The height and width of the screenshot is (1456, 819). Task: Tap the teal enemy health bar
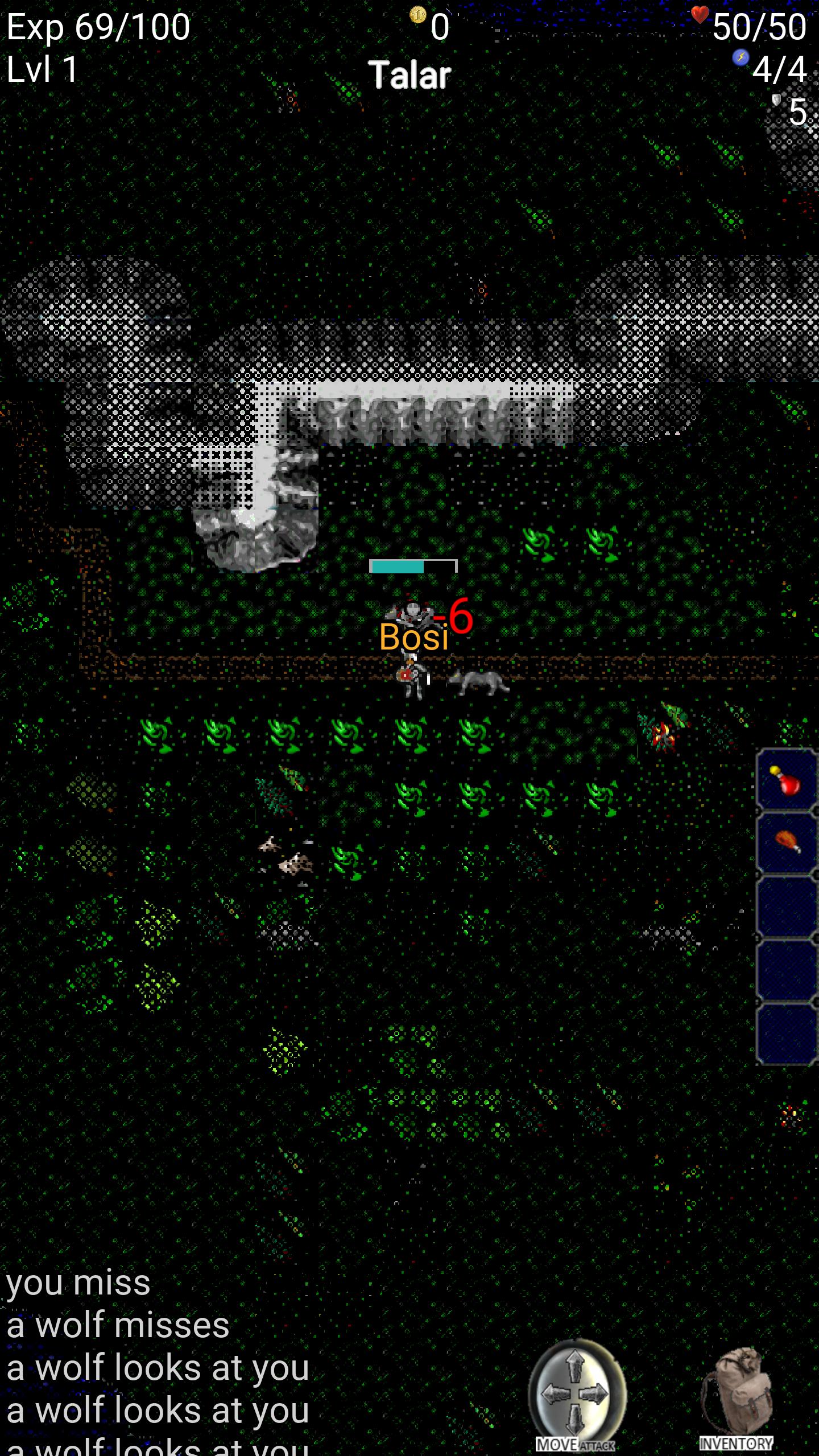398,566
